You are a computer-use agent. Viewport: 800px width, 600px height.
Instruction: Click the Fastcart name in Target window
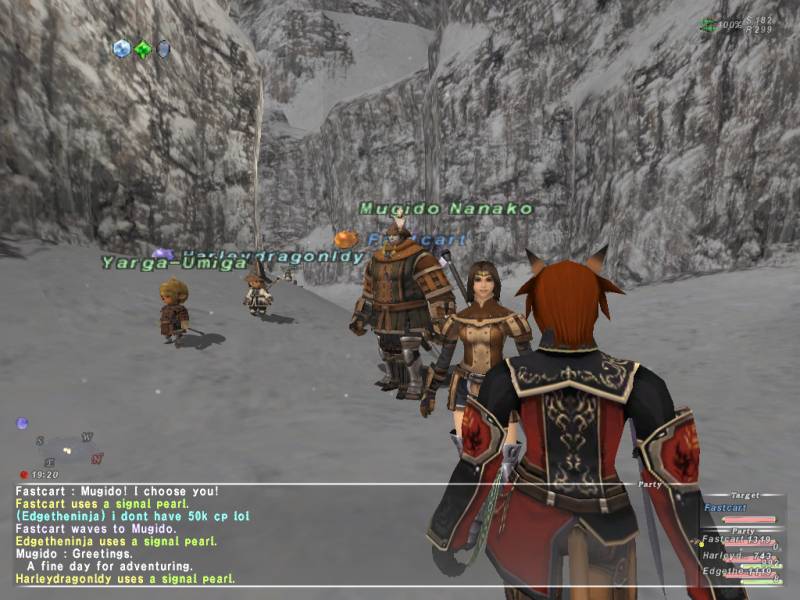[727, 508]
